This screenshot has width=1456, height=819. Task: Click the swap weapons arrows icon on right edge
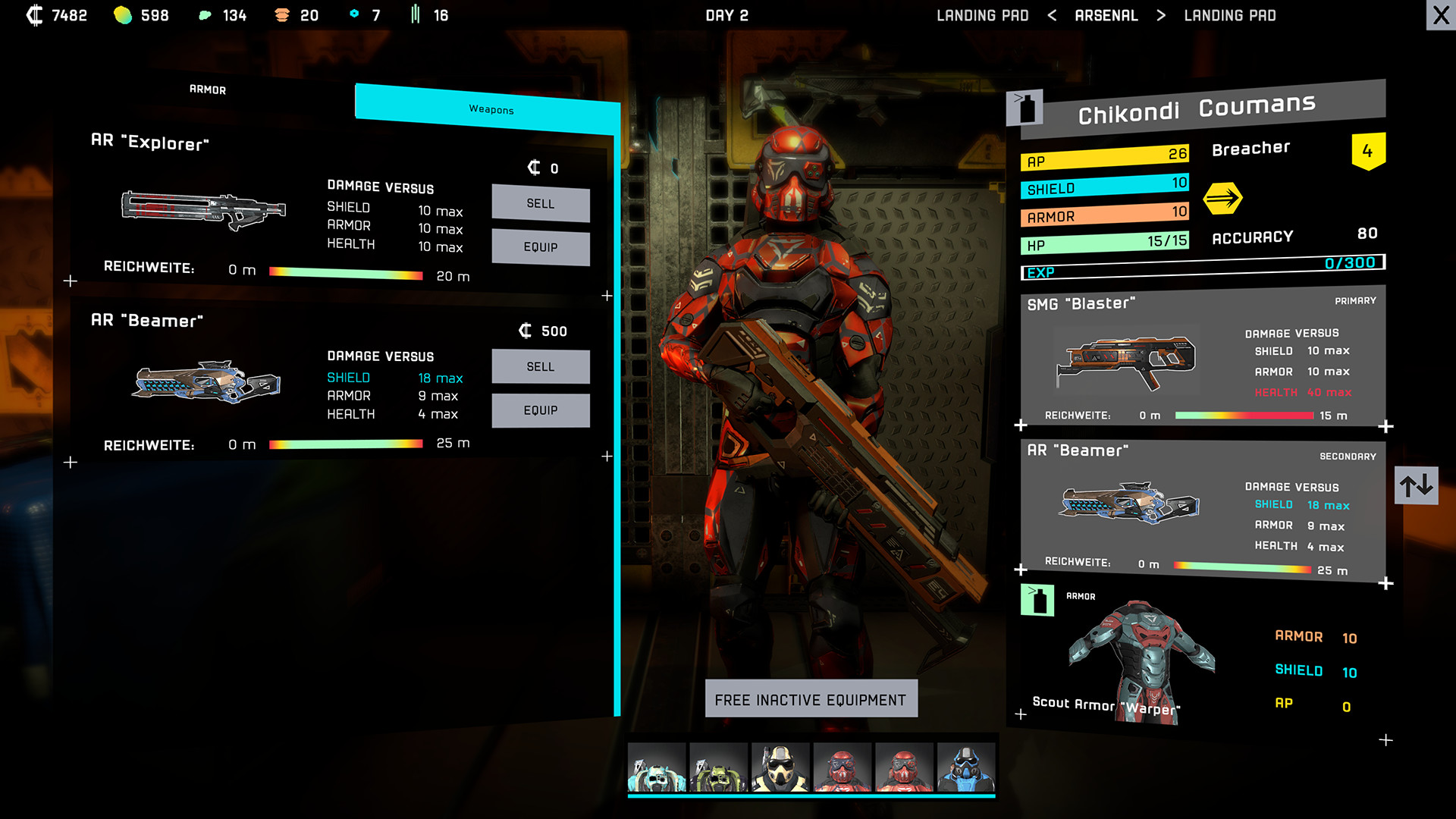click(1417, 486)
